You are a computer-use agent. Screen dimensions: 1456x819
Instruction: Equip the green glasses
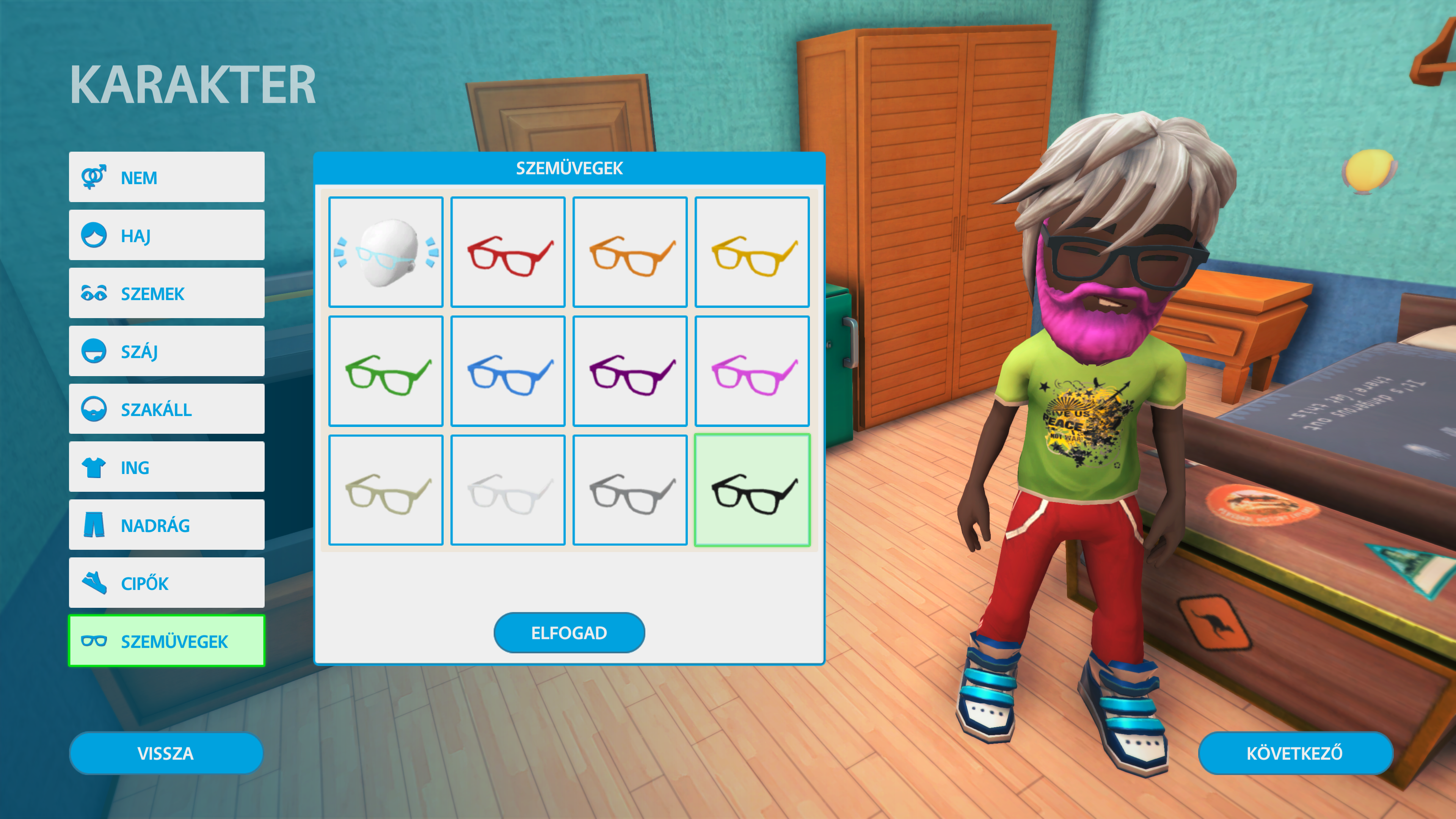coord(386,371)
